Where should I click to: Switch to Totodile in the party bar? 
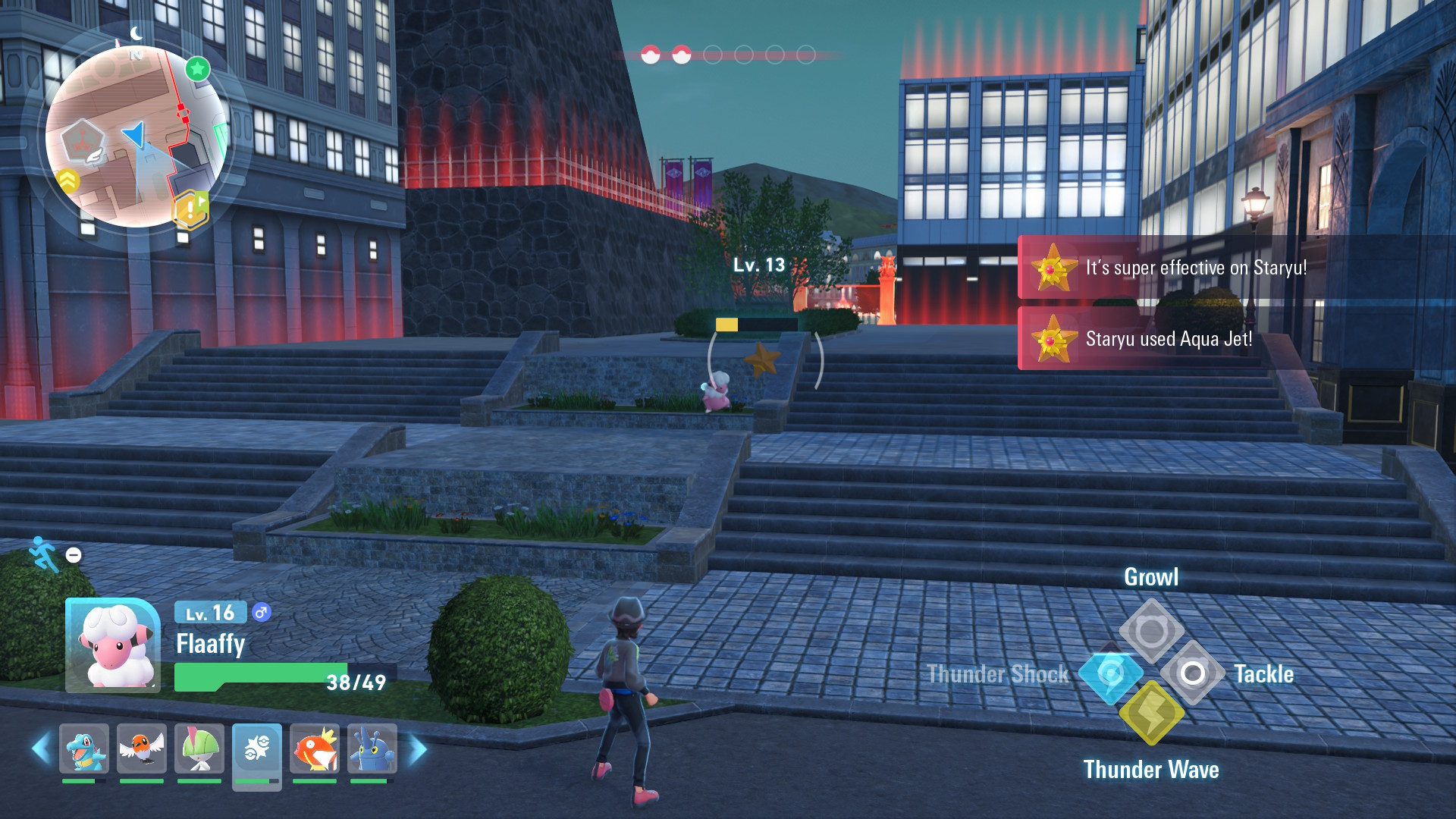[x=84, y=749]
